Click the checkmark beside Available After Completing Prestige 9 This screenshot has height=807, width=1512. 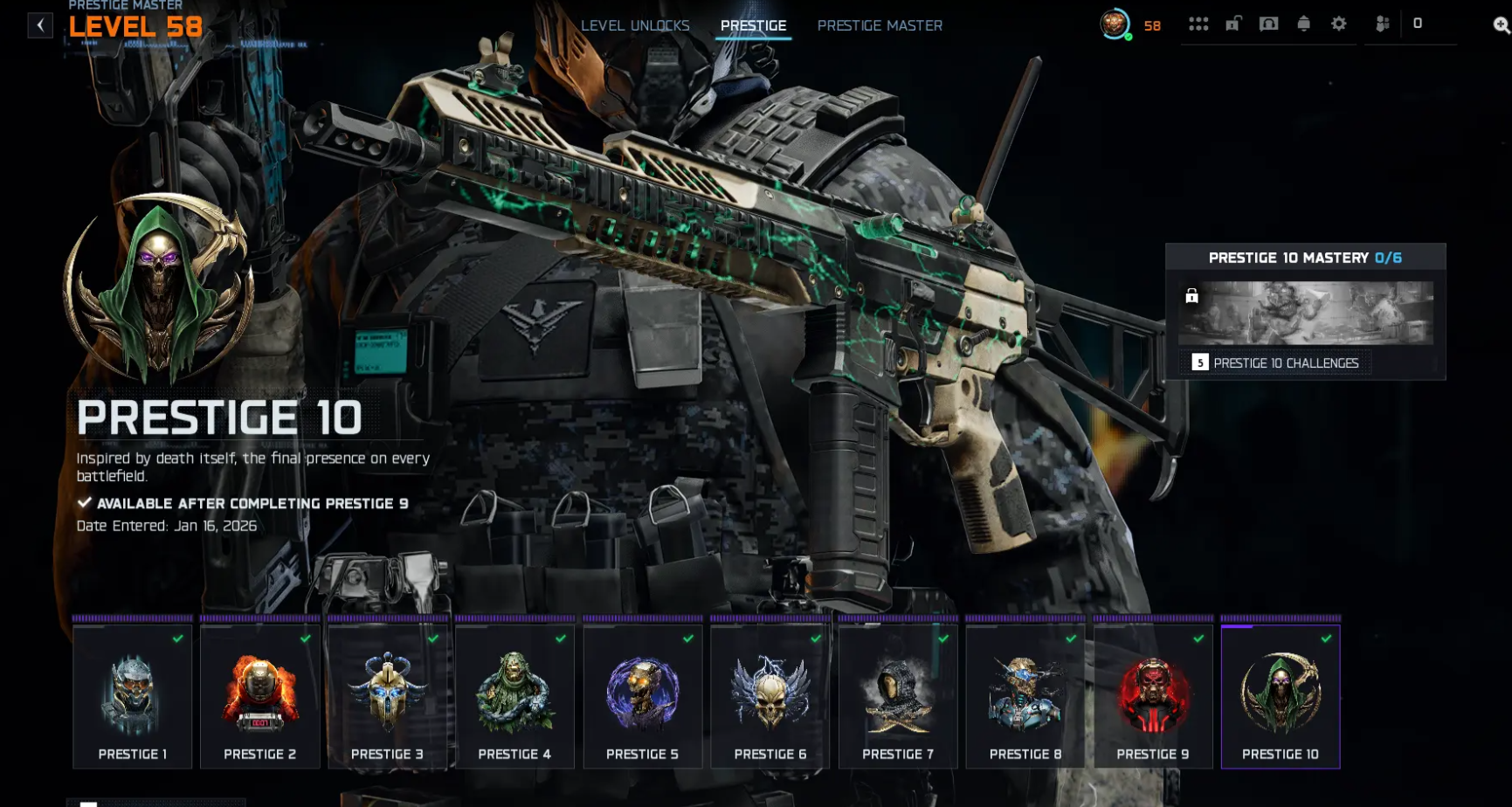(x=84, y=503)
